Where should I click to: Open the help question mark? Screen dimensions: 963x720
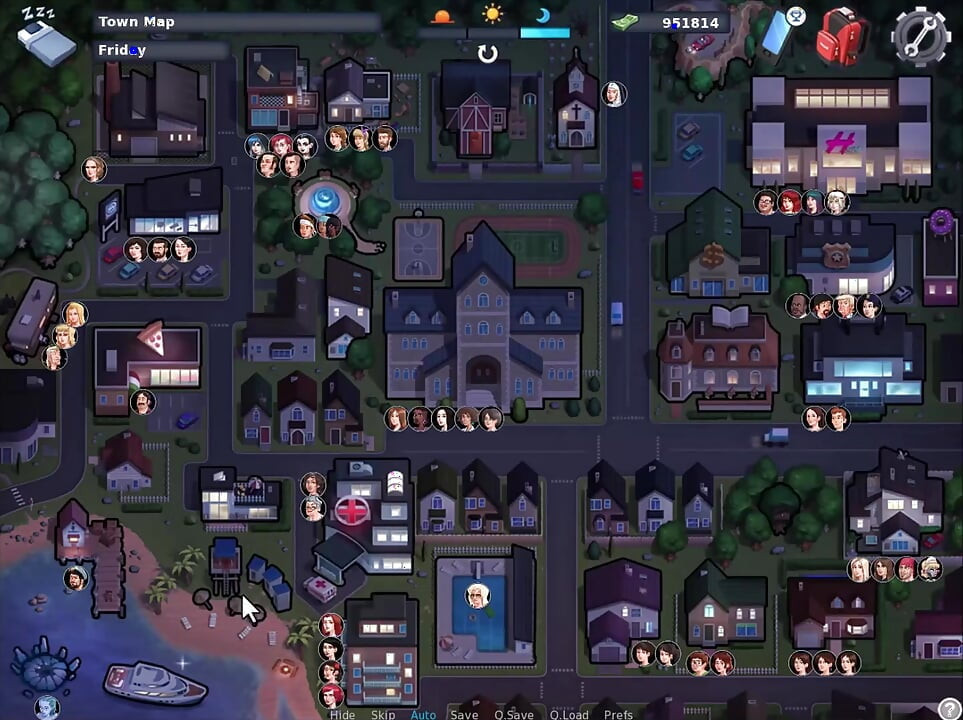[x=949, y=709]
